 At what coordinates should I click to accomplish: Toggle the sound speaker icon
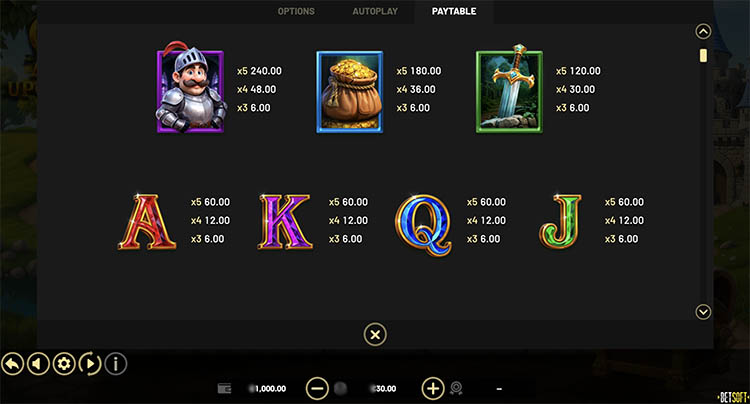[x=39, y=363]
